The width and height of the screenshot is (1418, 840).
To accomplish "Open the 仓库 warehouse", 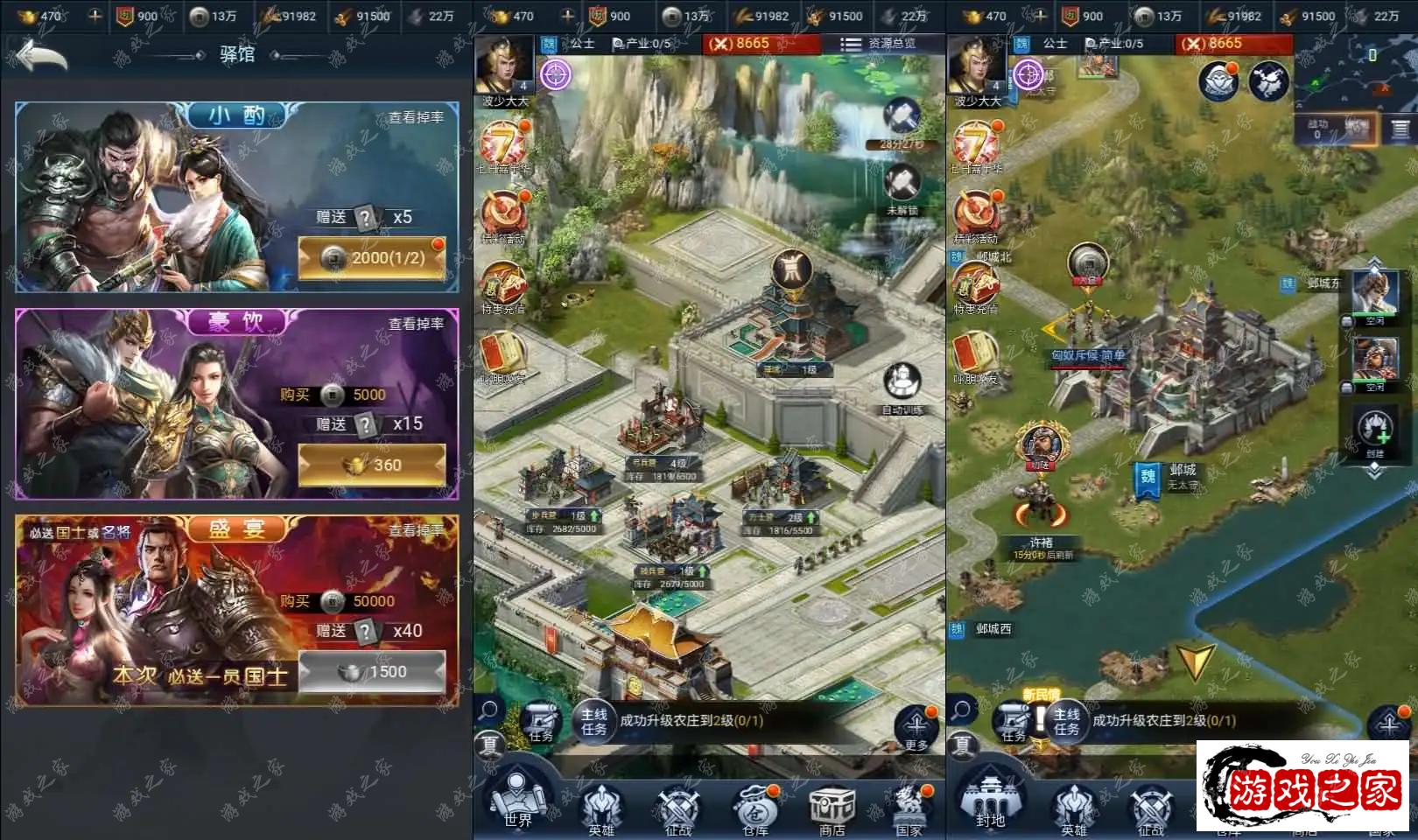I will [x=755, y=807].
